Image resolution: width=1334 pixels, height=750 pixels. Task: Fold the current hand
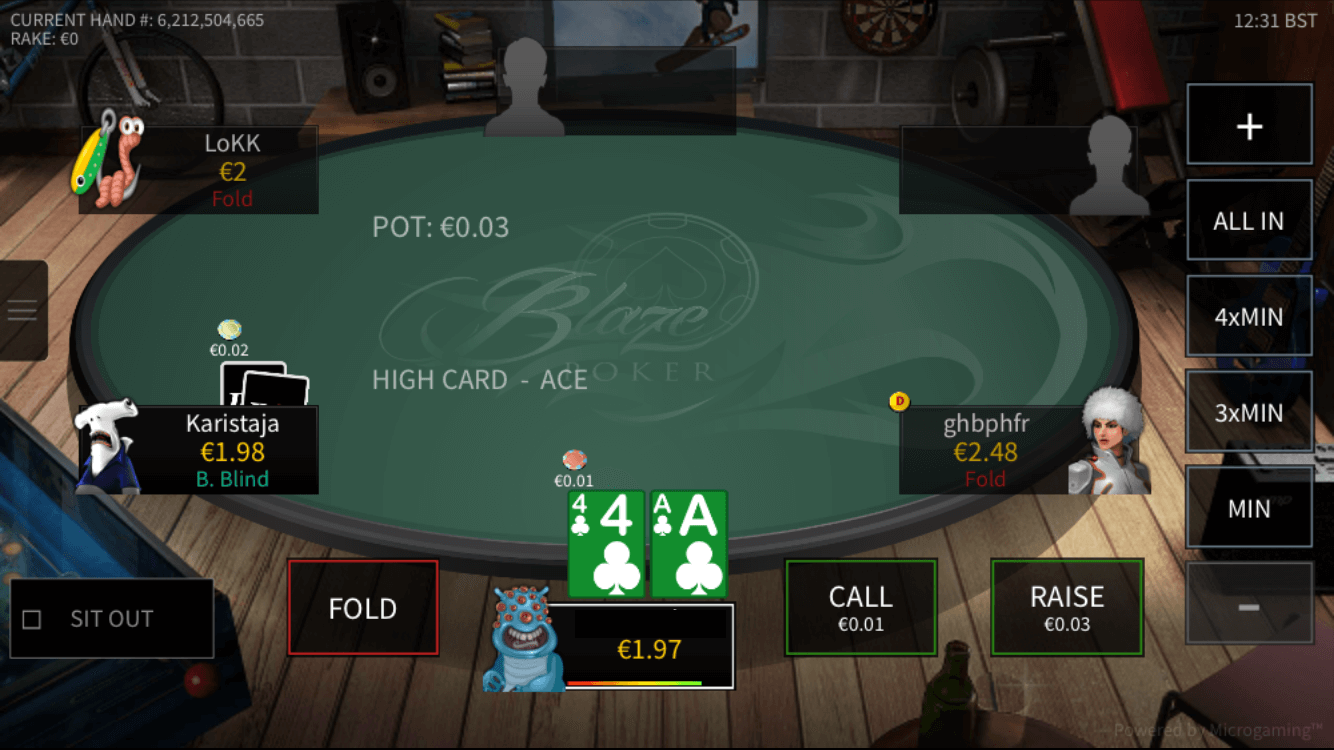click(363, 608)
